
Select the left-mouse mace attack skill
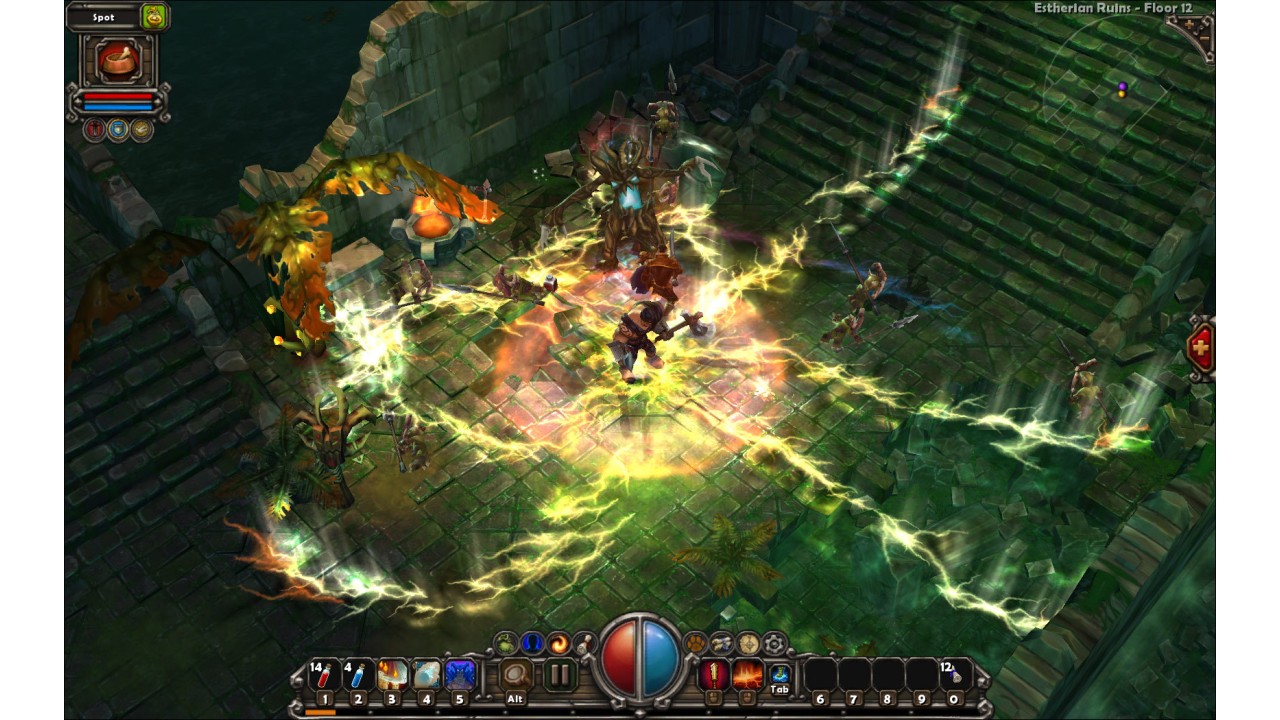(x=713, y=675)
